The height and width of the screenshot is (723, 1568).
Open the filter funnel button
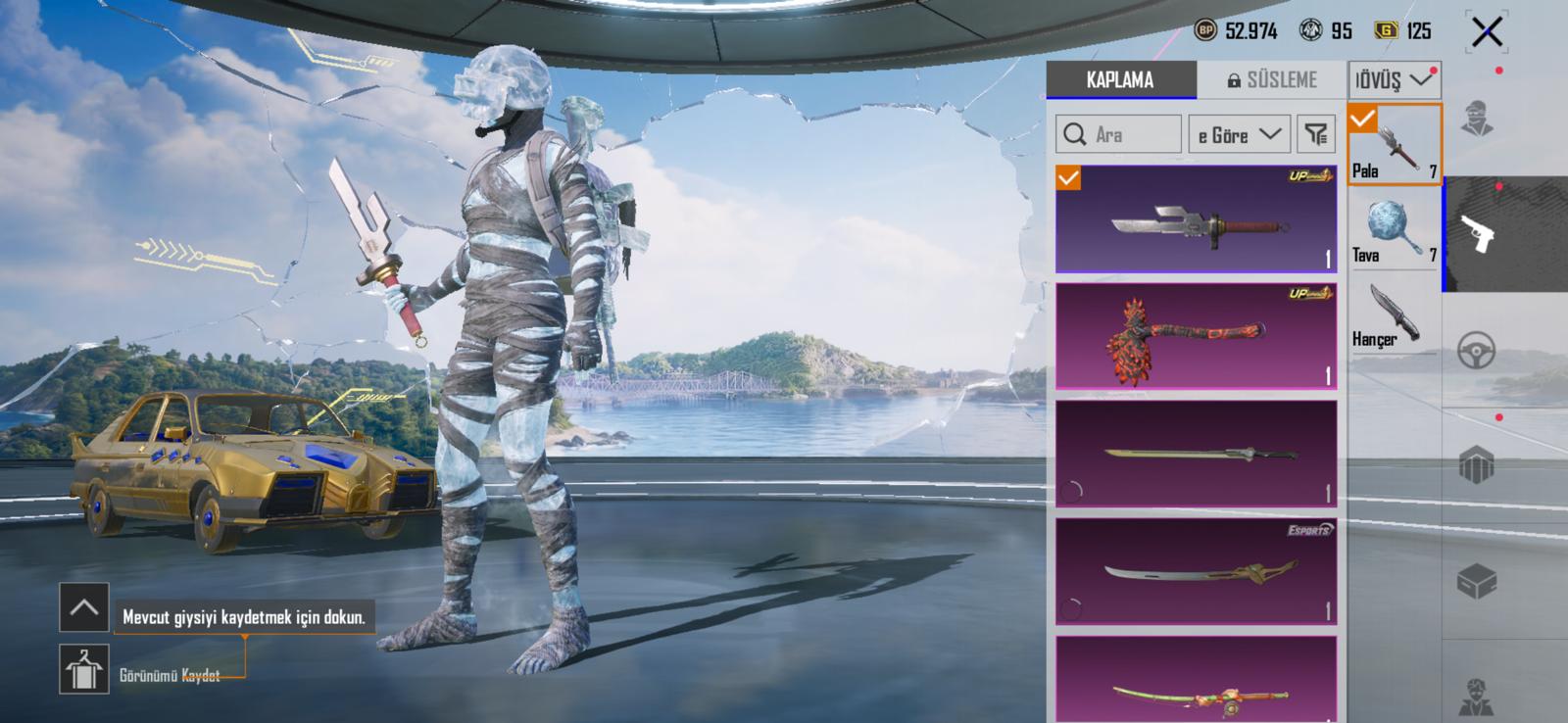1316,134
